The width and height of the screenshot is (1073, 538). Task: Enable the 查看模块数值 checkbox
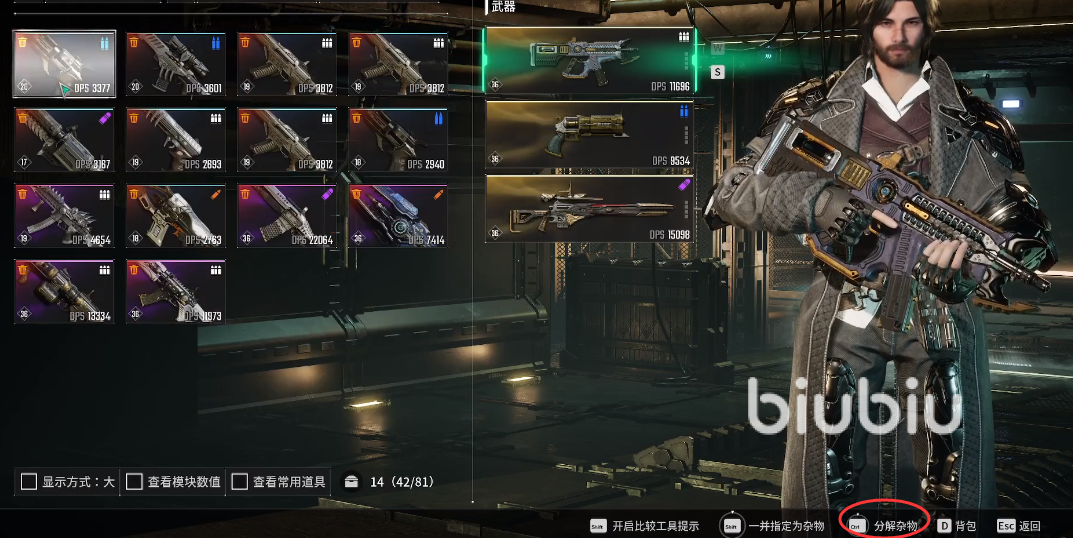point(134,482)
